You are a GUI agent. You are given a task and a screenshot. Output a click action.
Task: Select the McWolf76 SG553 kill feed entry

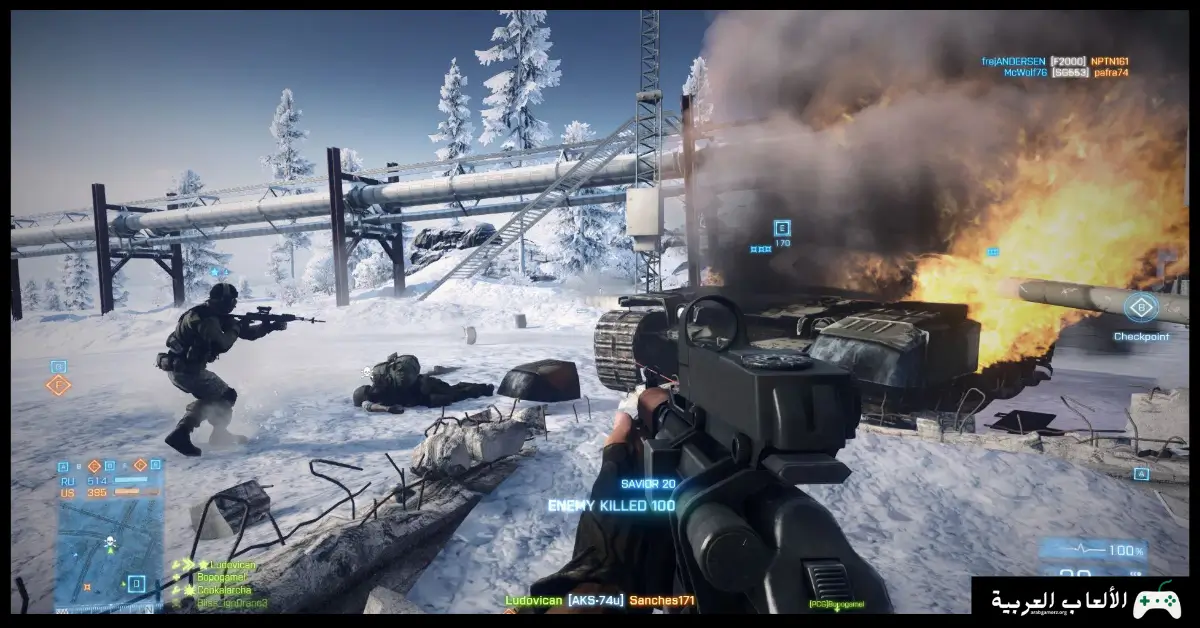(1055, 73)
